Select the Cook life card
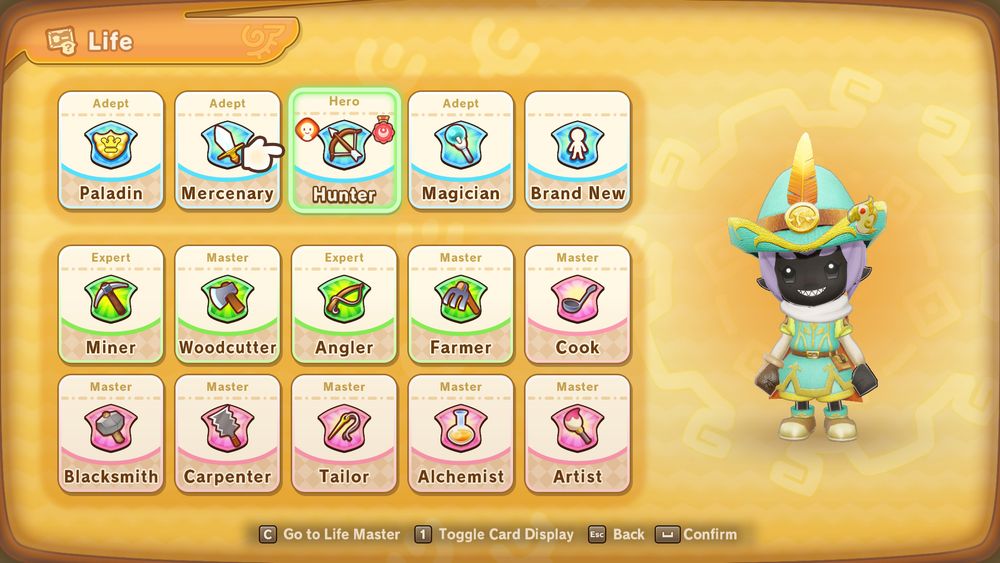The image size is (1000, 563). coord(578,303)
